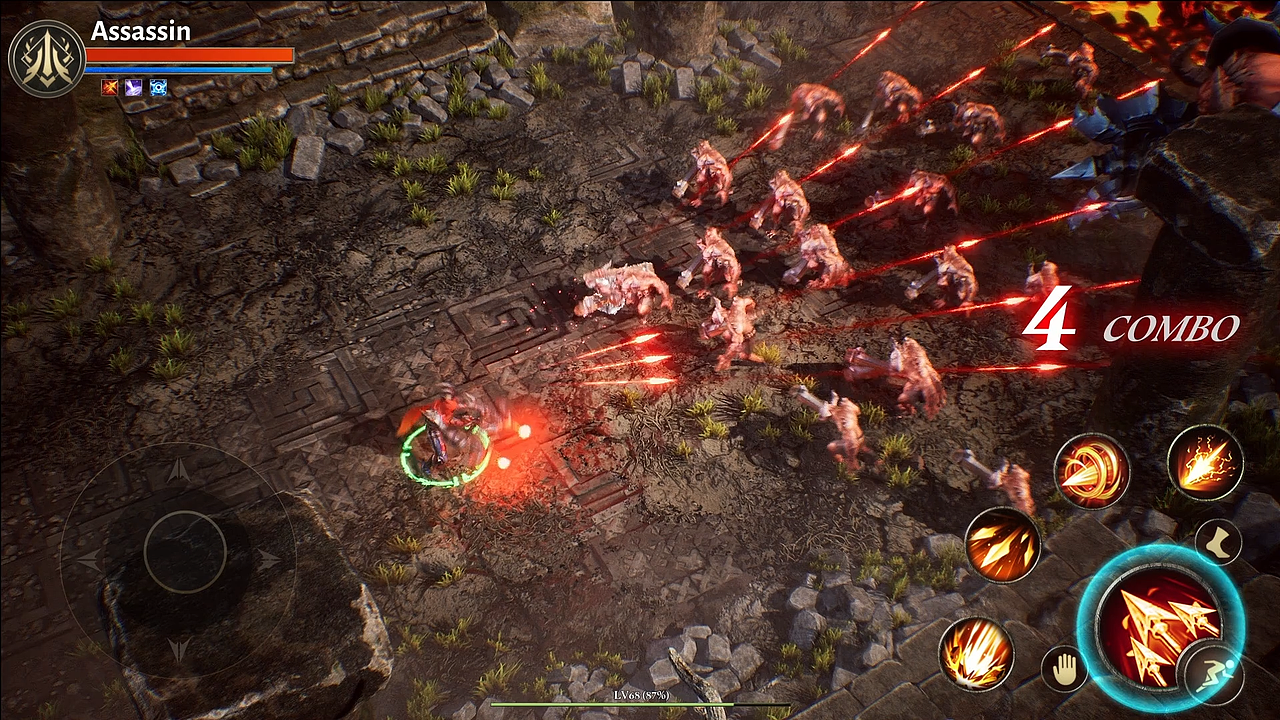Activate the spinning ring arrow skill
Image resolution: width=1280 pixels, height=720 pixels.
pos(1091,470)
